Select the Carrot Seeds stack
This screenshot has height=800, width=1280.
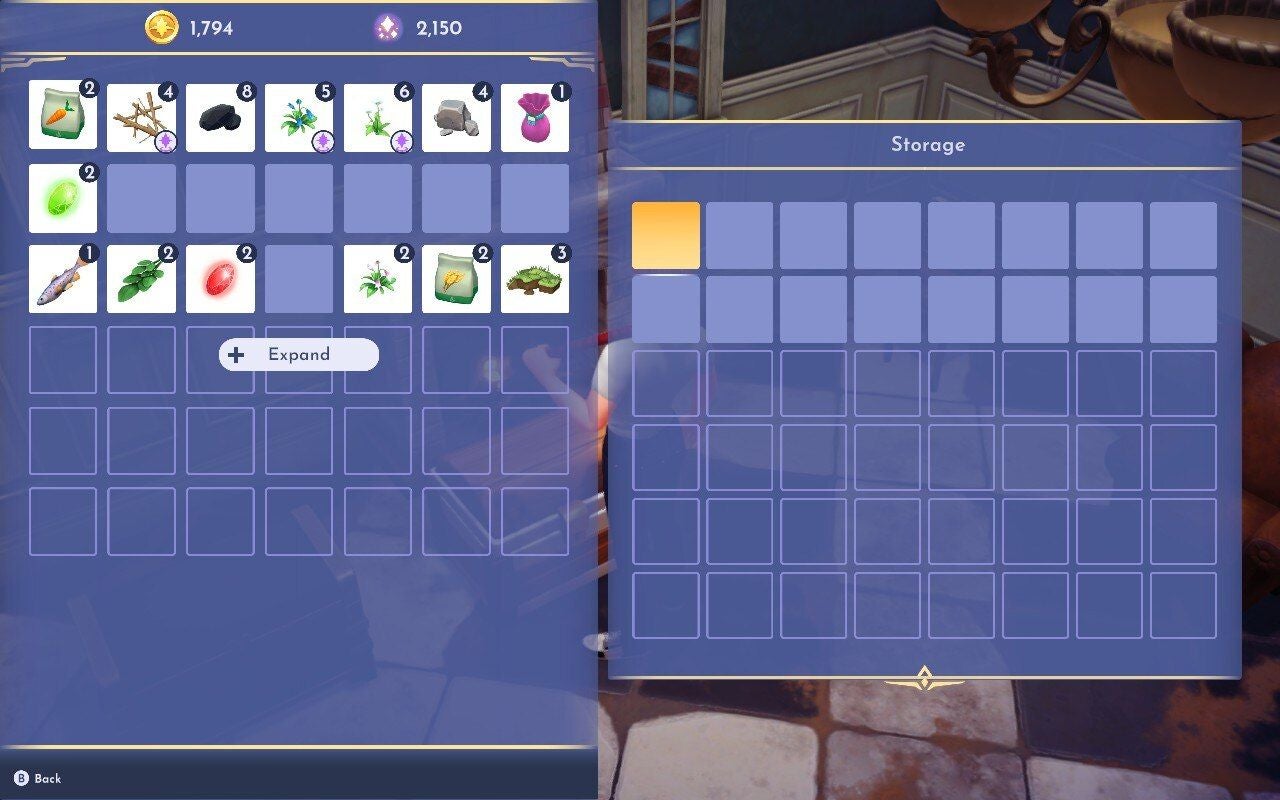[62, 117]
